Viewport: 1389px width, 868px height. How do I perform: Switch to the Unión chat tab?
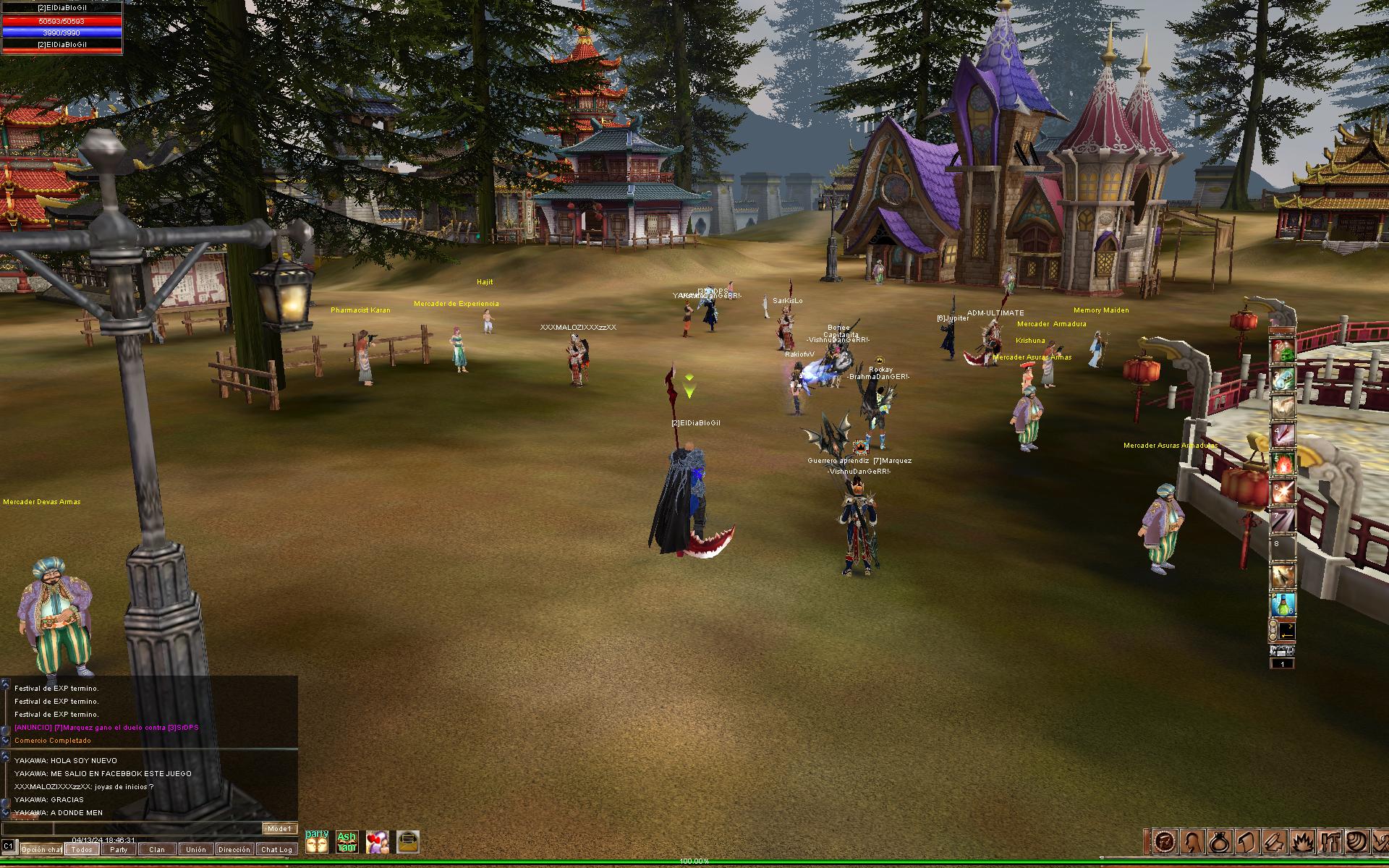[195, 849]
